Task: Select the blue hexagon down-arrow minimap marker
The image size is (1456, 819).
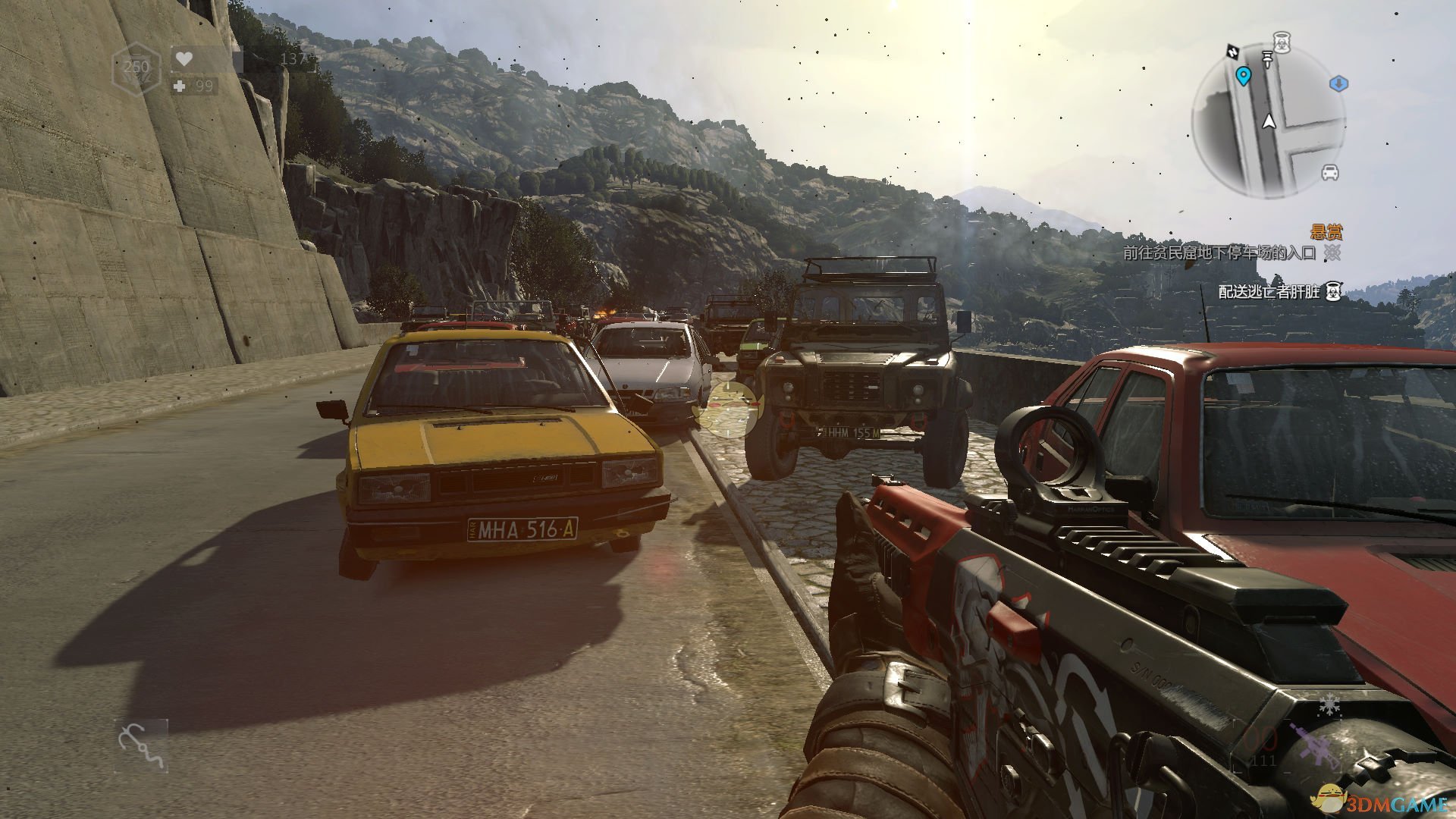Action: (1338, 83)
